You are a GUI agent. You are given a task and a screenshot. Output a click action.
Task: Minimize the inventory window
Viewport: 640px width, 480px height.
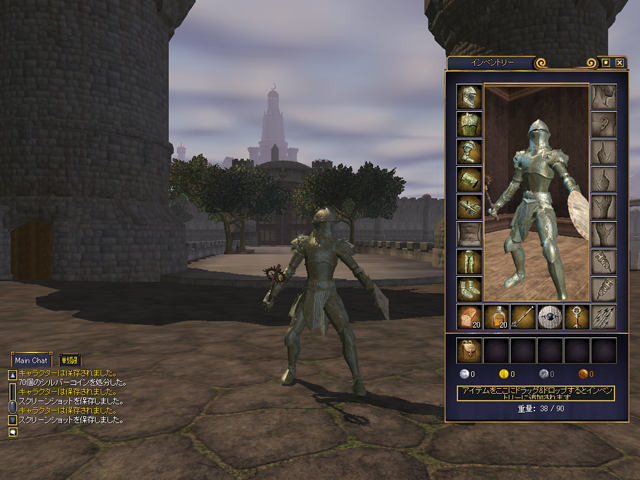click(x=605, y=62)
